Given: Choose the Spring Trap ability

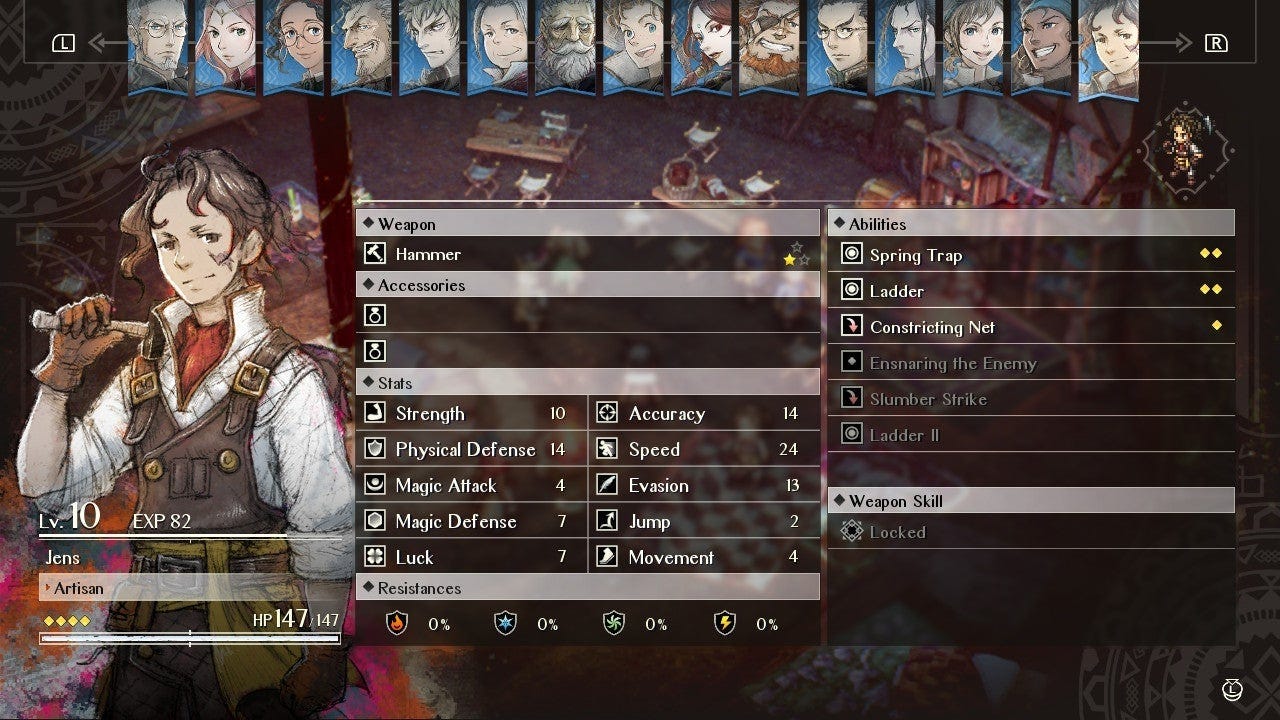Looking at the screenshot, I should coord(1030,255).
